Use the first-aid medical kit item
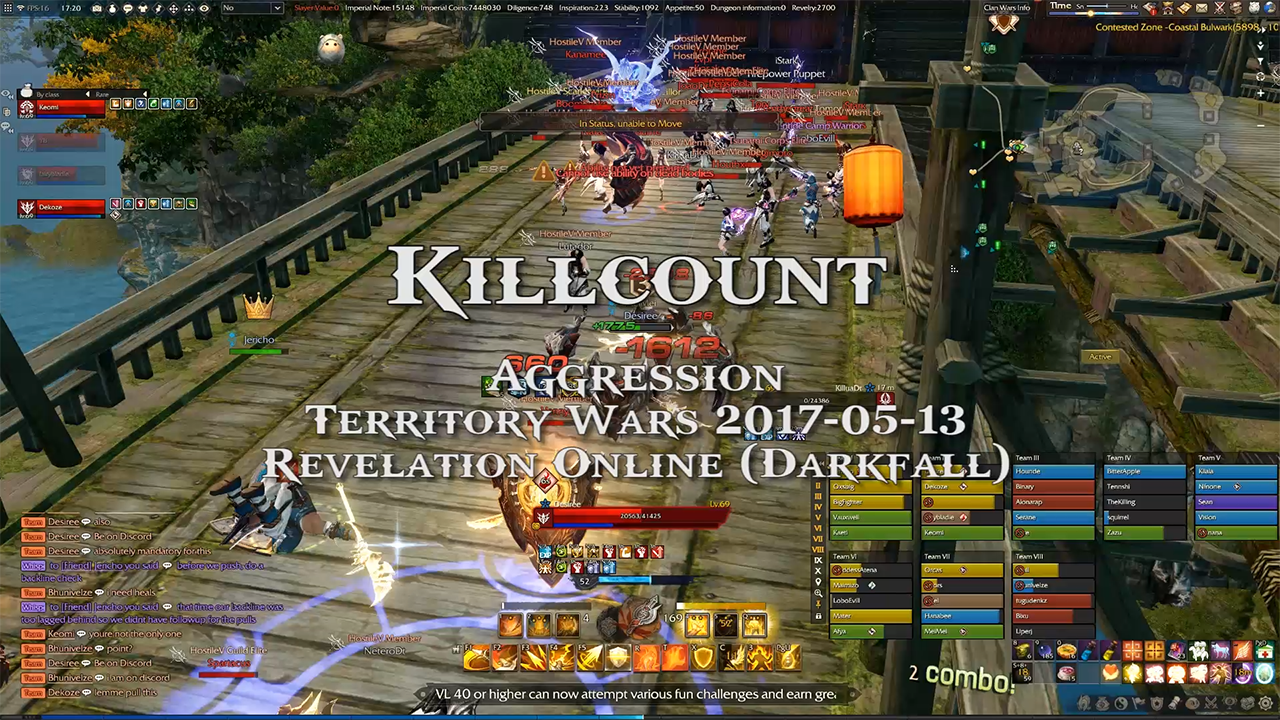Image resolution: width=1280 pixels, height=720 pixels. [1264, 651]
